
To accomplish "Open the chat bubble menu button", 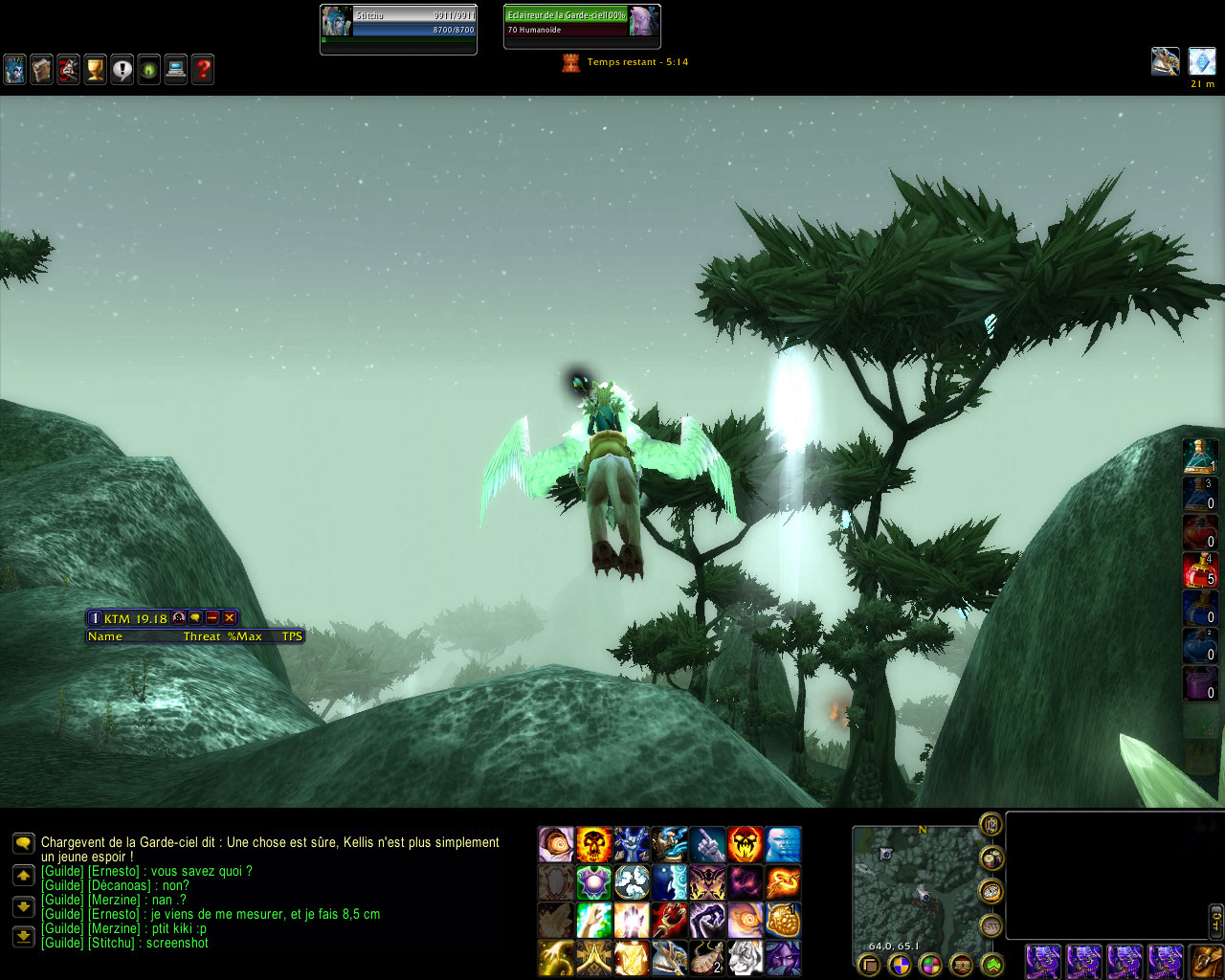I will coord(24,843).
